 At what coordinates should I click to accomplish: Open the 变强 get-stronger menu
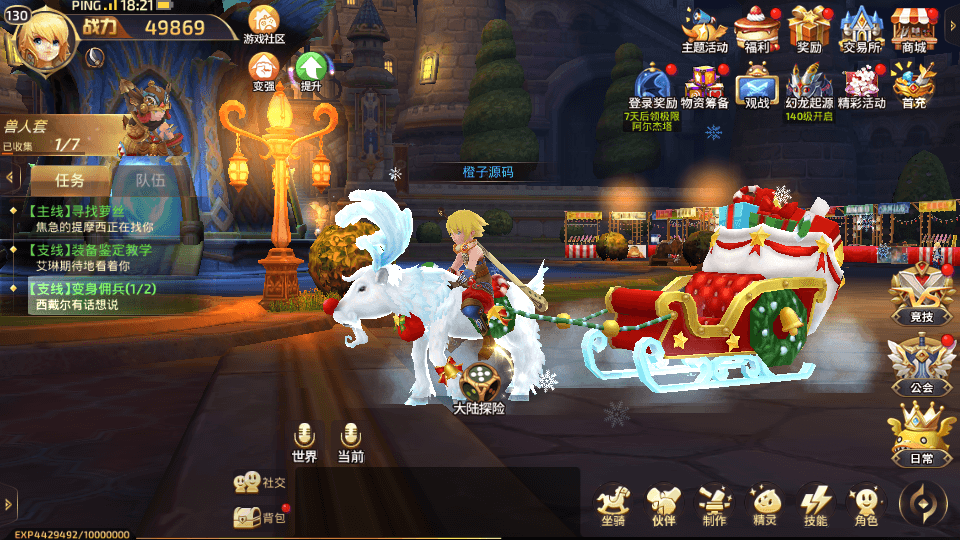(x=264, y=71)
